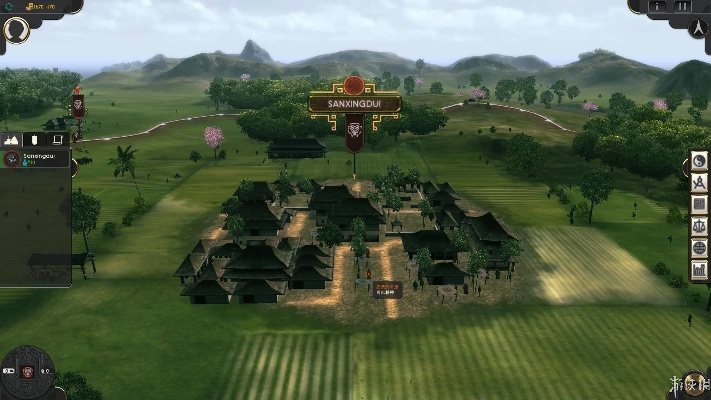Open the globe icon in right sidebar
The image size is (711, 400).
pyautogui.click(x=699, y=247)
